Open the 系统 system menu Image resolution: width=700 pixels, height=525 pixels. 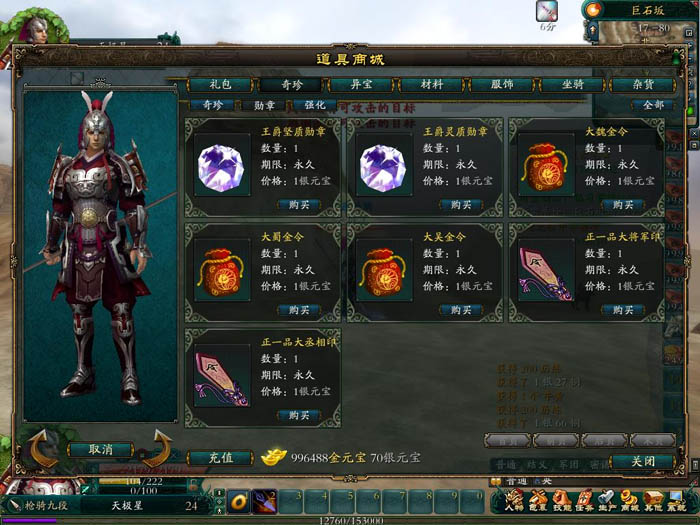[x=678, y=500]
